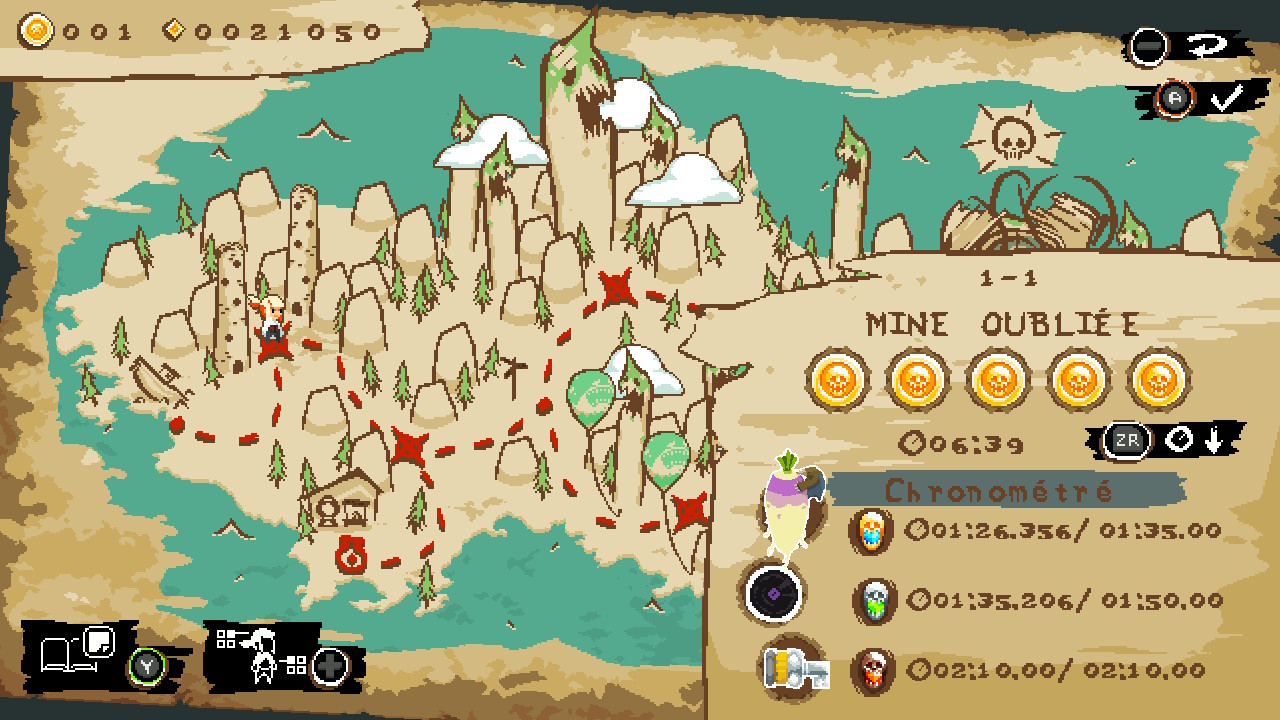1280x720 pixels.
Task: Enter the shop hut on the map
Action: point(344,499)
